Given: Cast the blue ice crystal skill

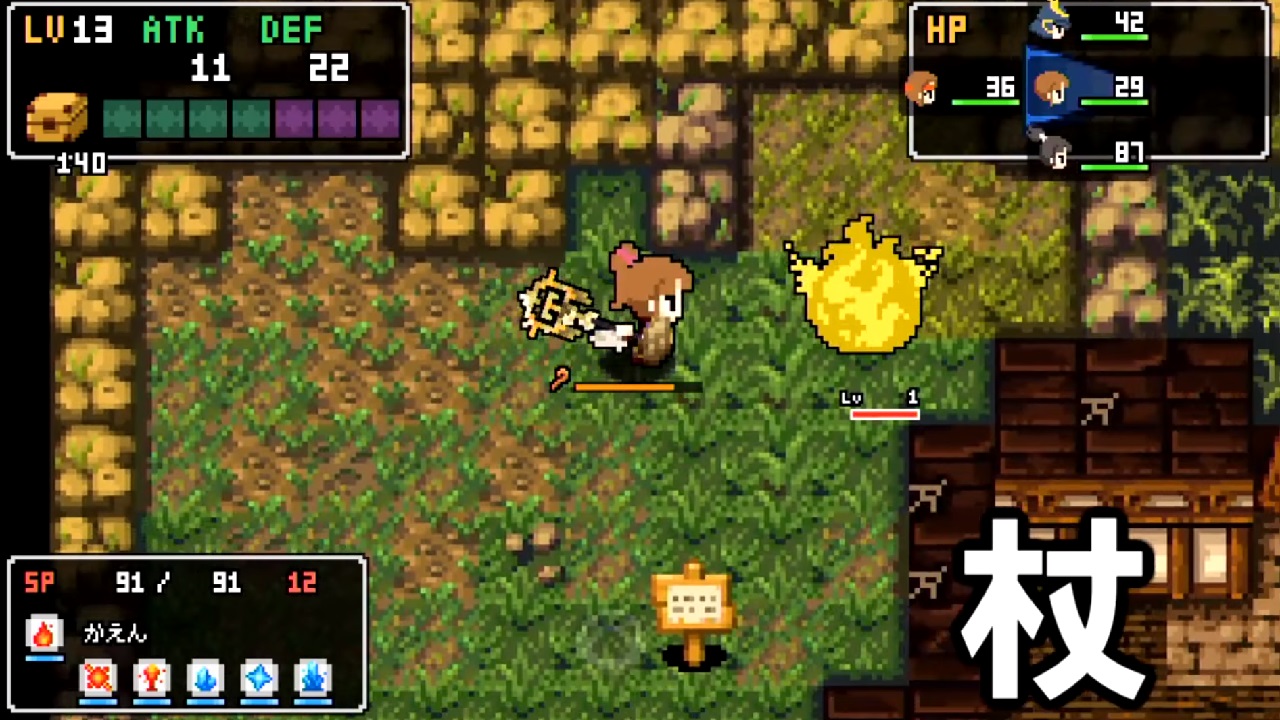Looking at the screenshot, I should pyautogui.click(x=205, y=679).
